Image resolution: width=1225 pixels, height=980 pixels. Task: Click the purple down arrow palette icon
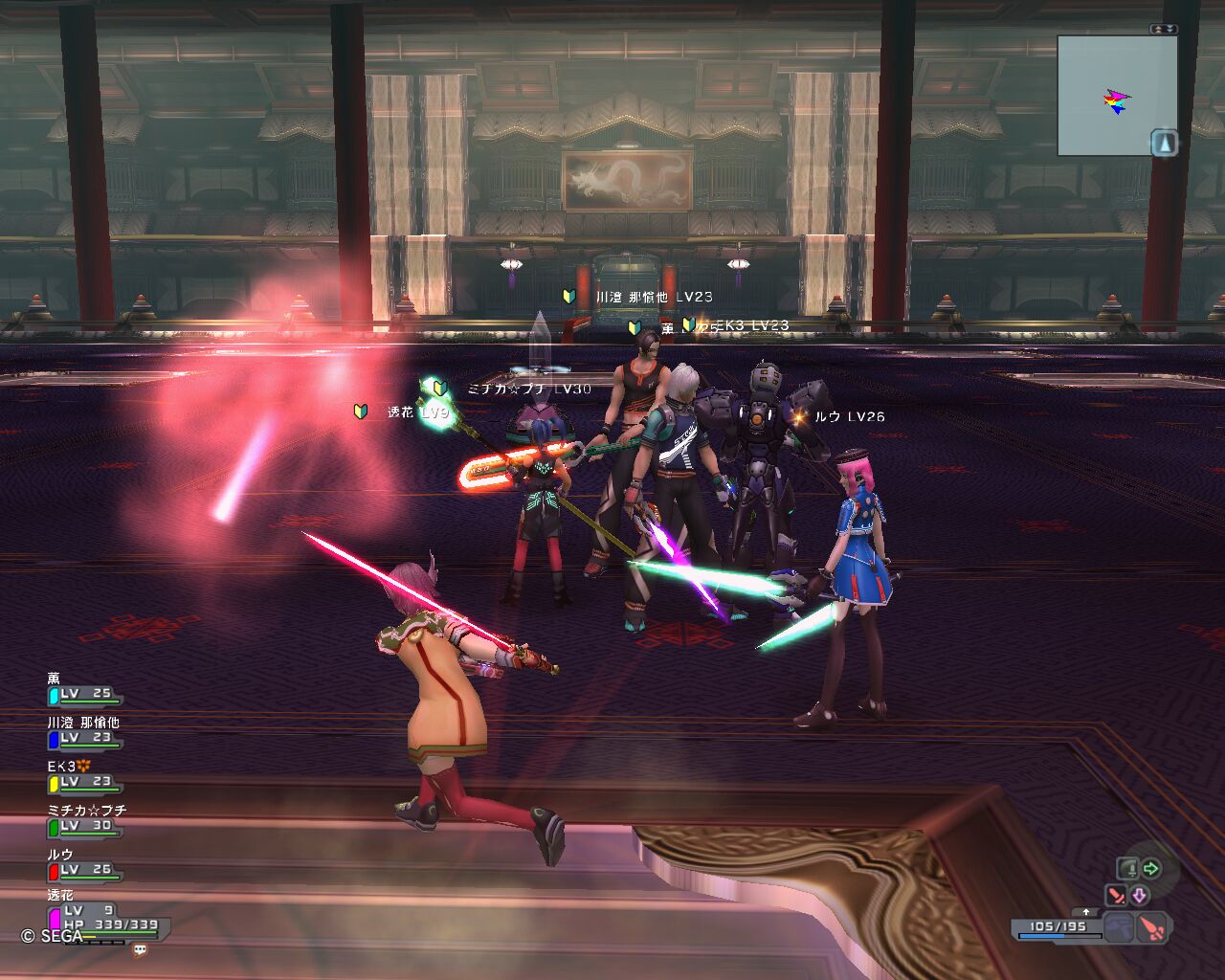point(1140,896)
